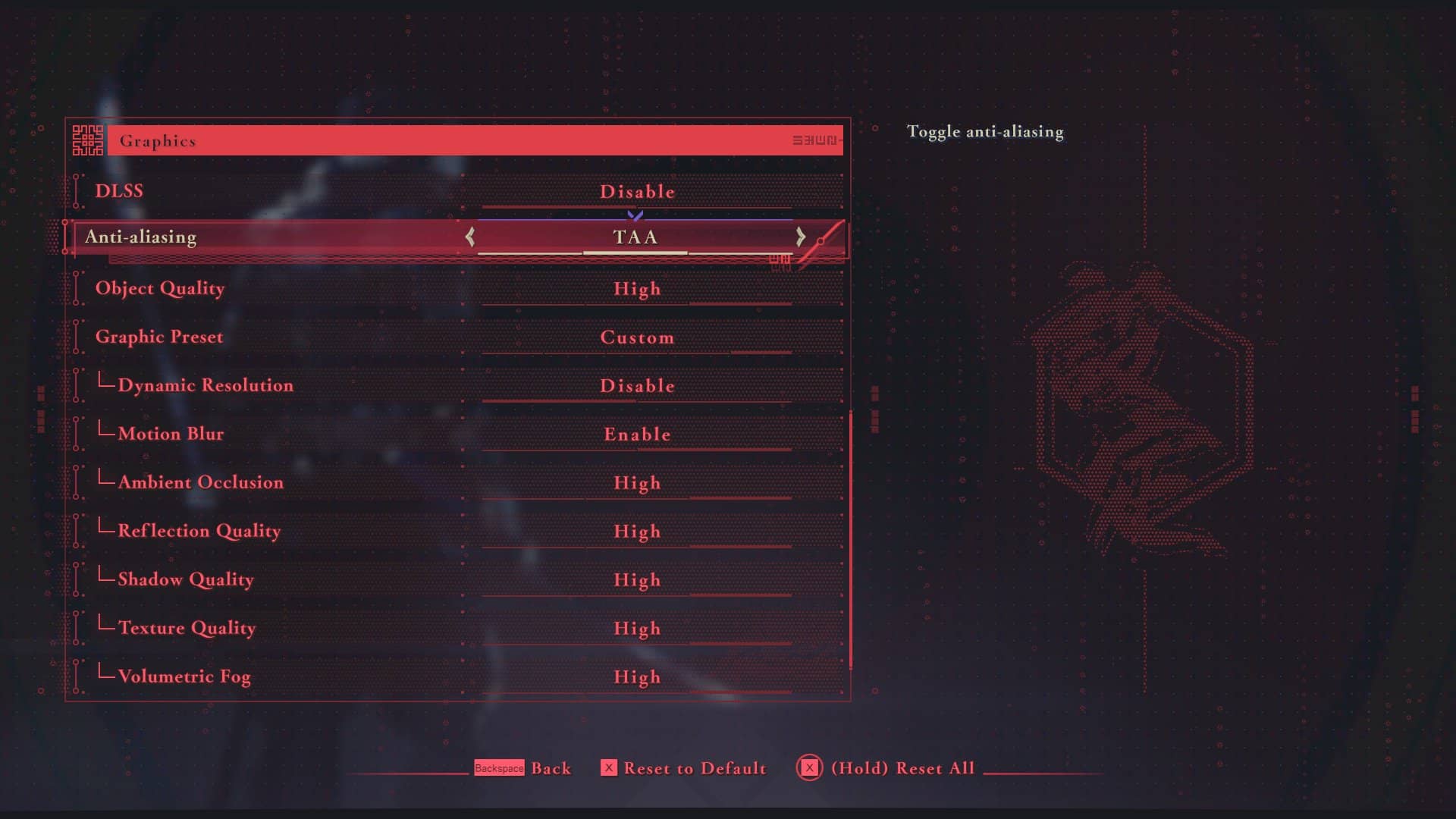Click the left arrow on Anti-aliasing

470,237
